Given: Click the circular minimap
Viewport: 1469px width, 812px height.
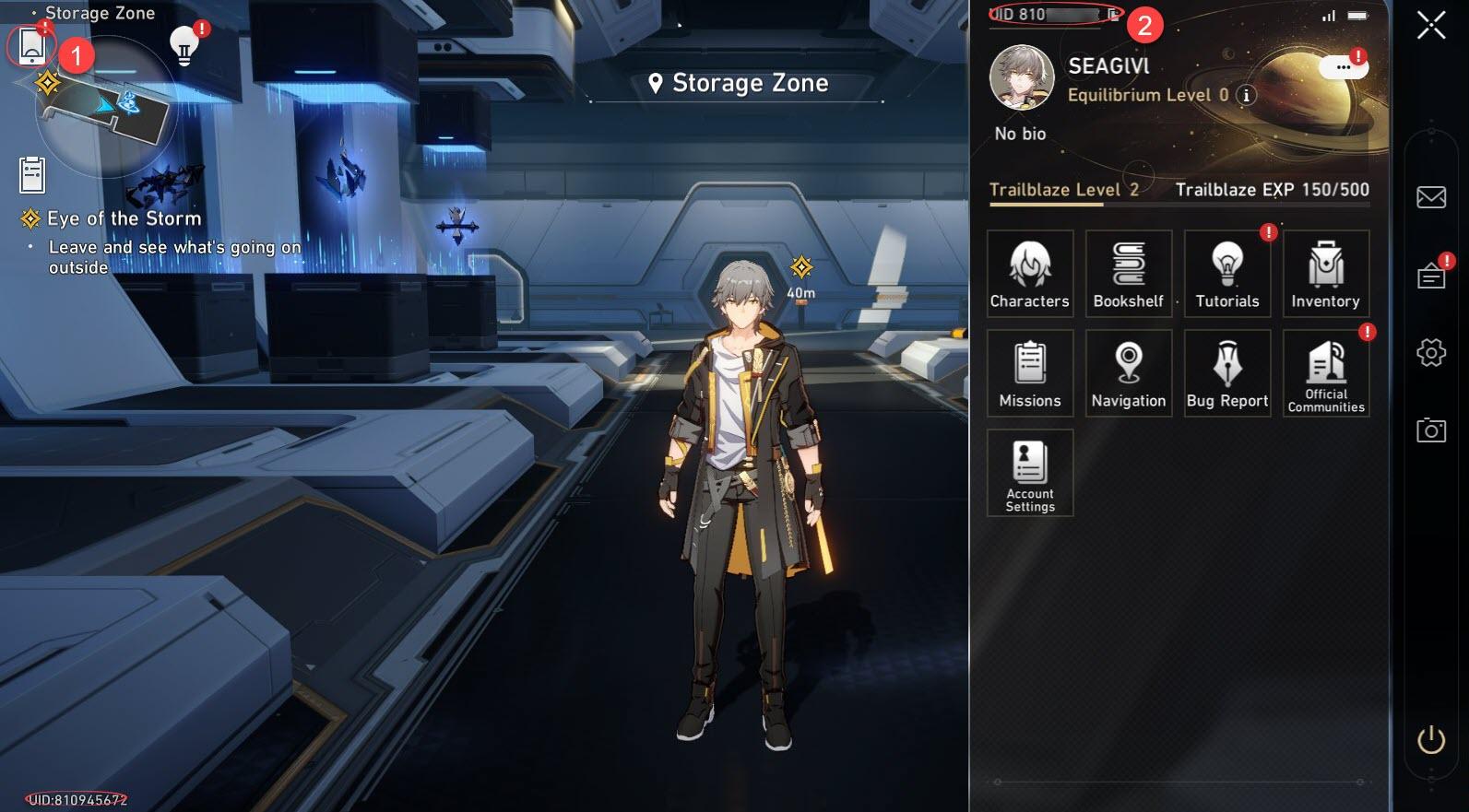Looking at the screenshot, I should [106, 106].
